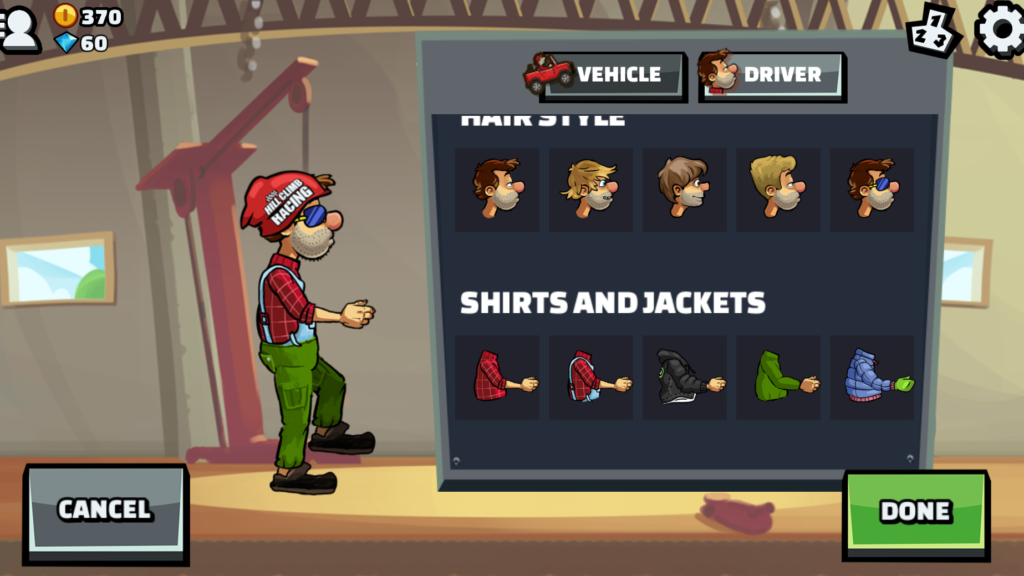
Task: Confirm changes with the Done button
Action: click(915, 511)
